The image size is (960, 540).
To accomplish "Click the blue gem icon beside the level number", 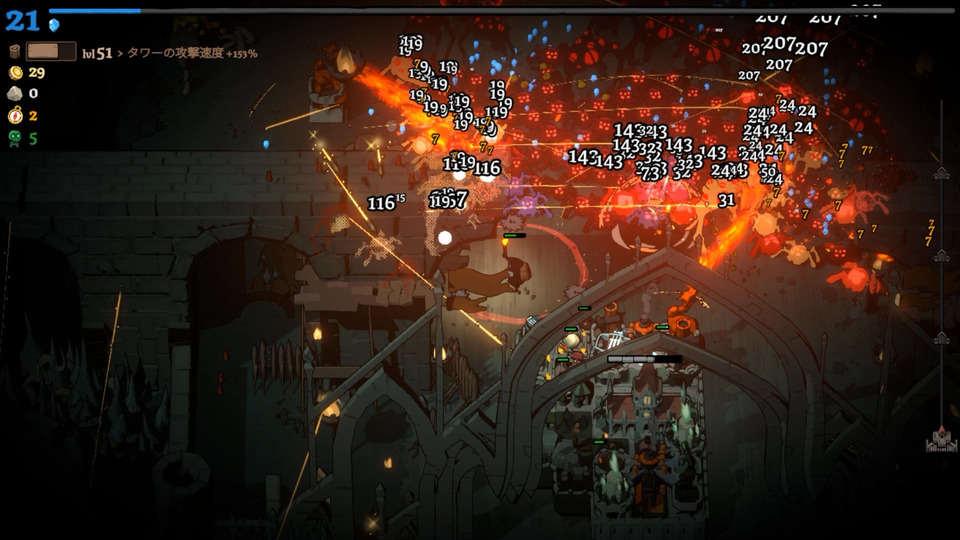I will pos(54,24).
